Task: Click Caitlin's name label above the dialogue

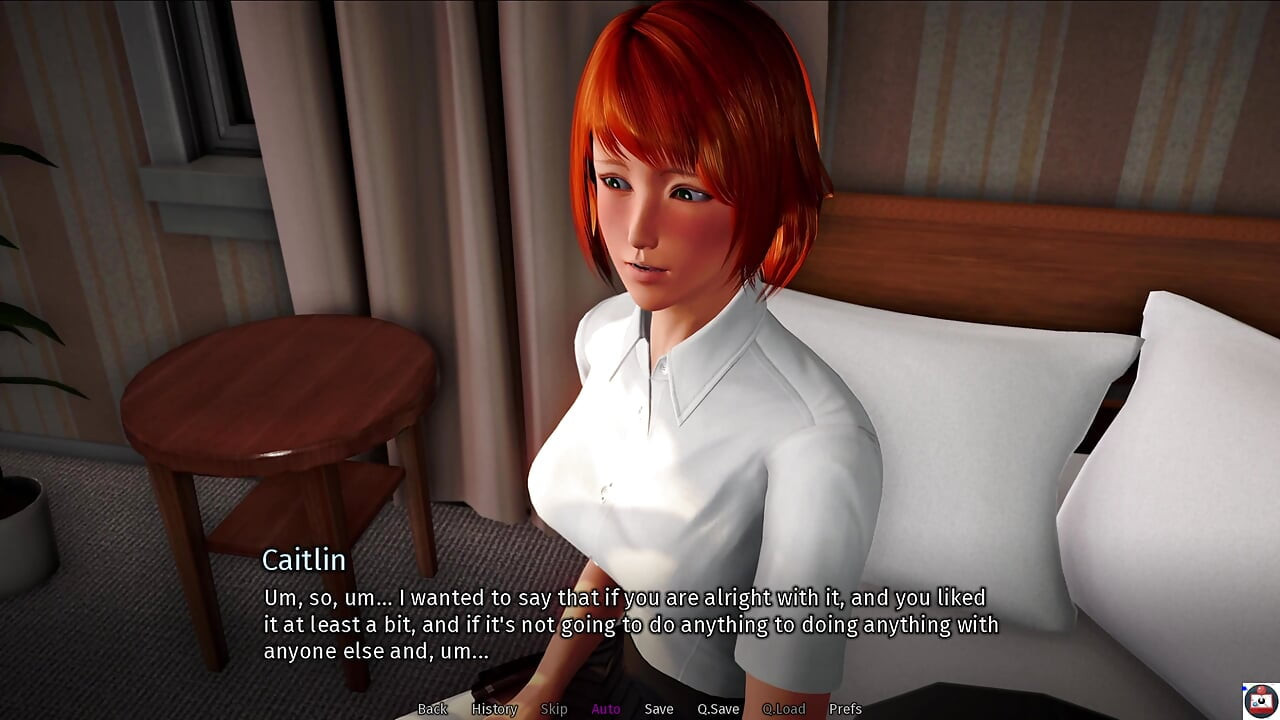Action: [303, 561]
